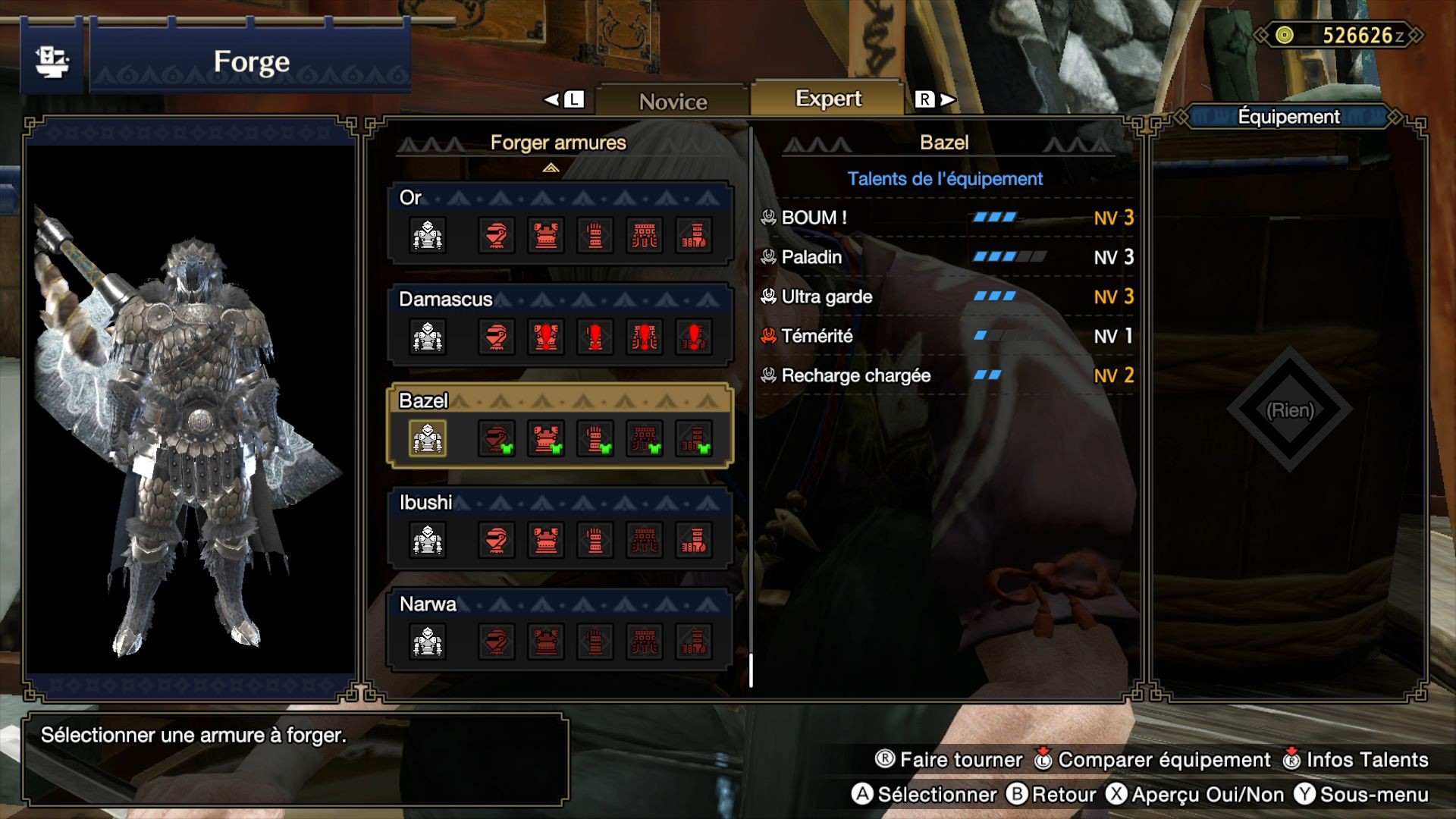This screenshot has width=1456, height=819.
Task: Choose the Bazel helmet piece
Action: click(497, 439)
